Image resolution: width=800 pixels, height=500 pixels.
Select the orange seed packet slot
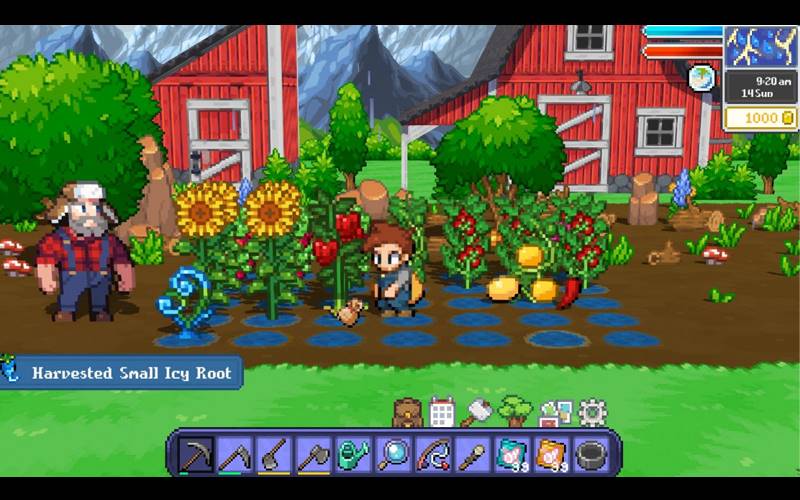click(x=551, y=454)
